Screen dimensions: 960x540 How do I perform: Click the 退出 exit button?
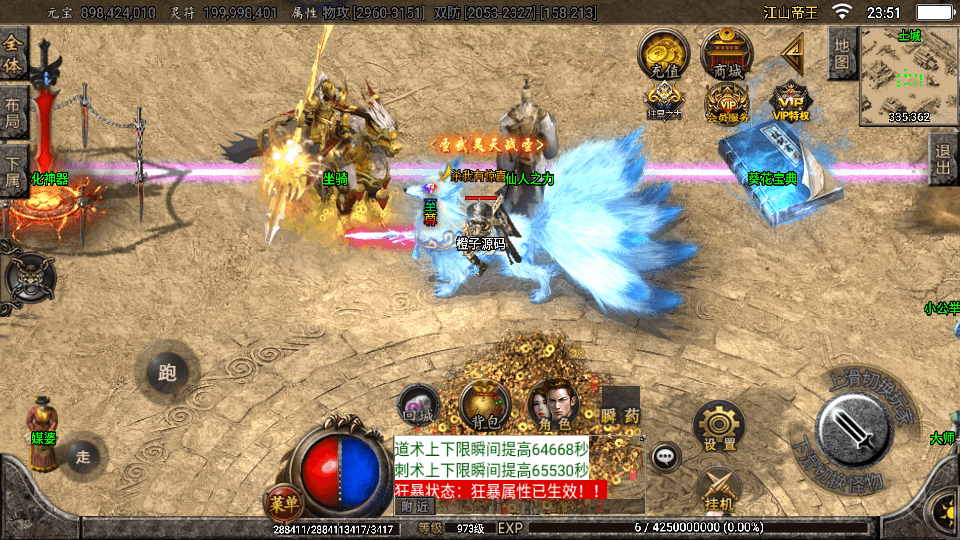coord(942,160)
